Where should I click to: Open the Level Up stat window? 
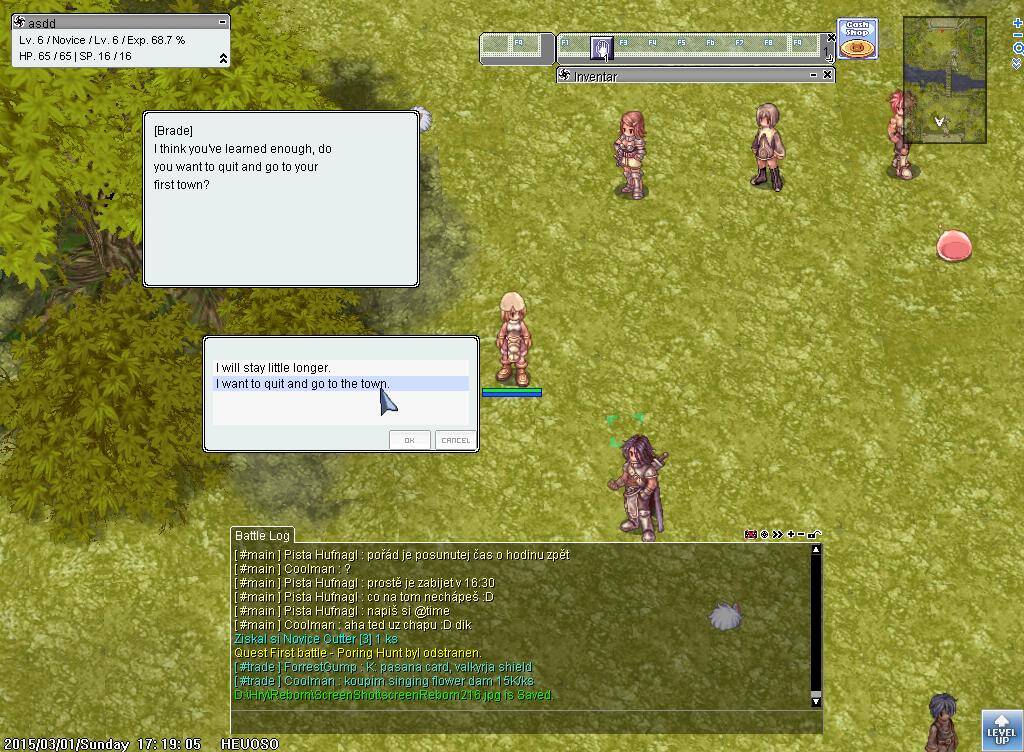click(x=1001, y=730)
